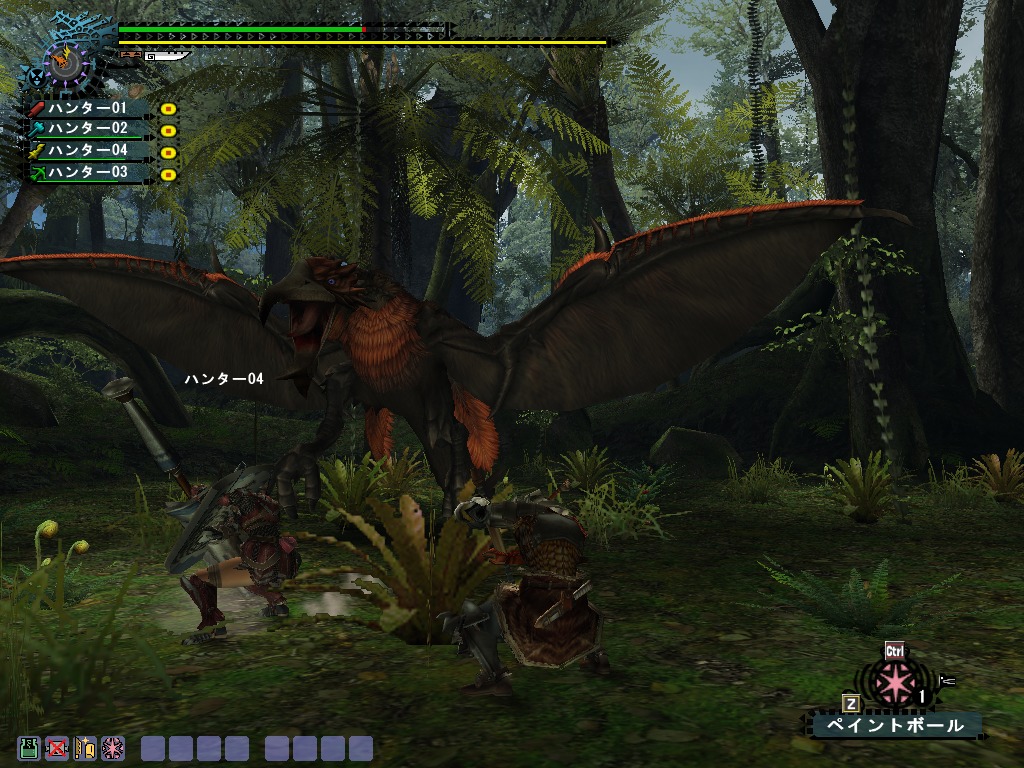Select the pink star paintball shortcut slot

(113, 748)
